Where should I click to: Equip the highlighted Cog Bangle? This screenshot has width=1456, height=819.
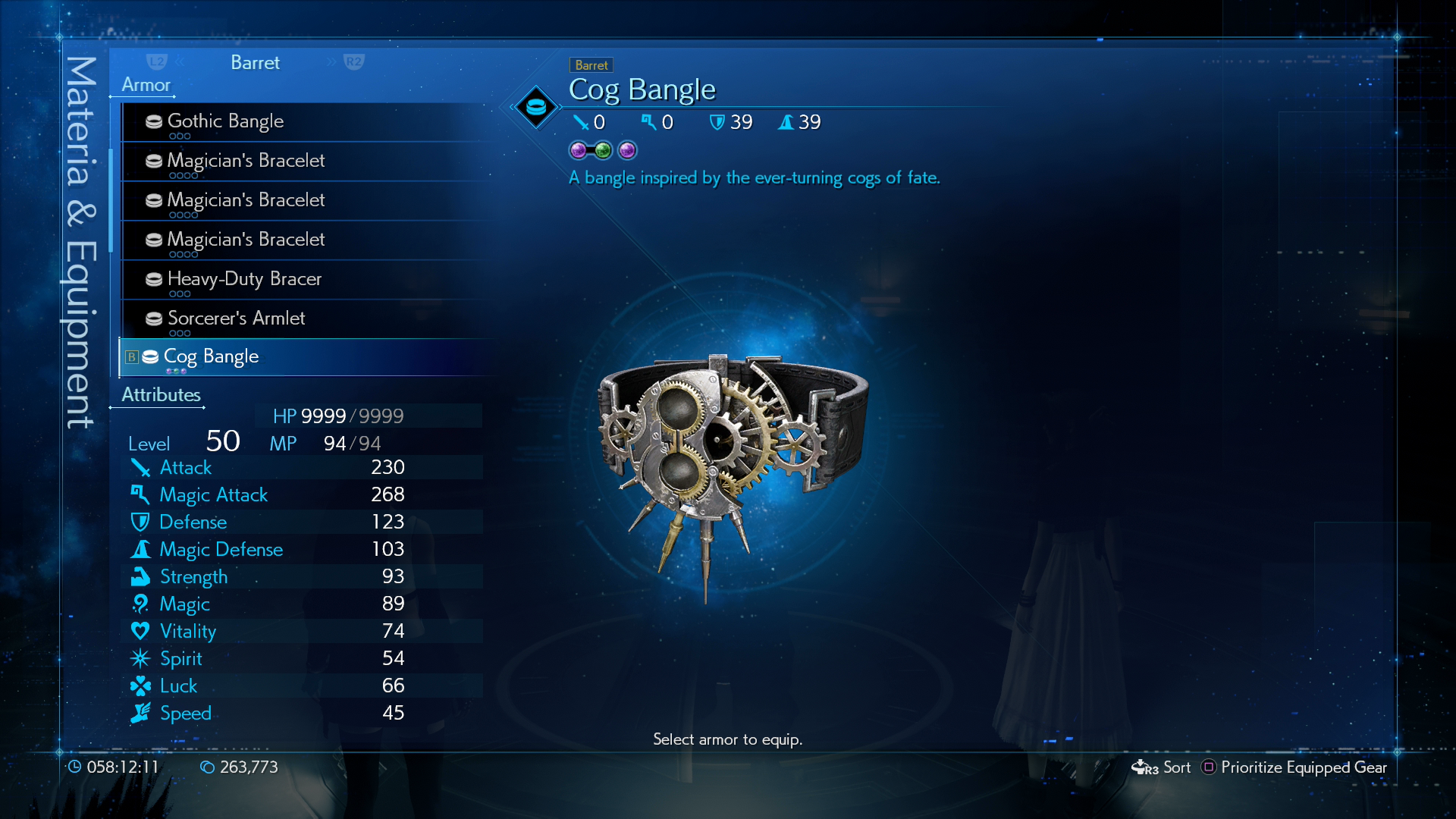[x=211, y=356]
